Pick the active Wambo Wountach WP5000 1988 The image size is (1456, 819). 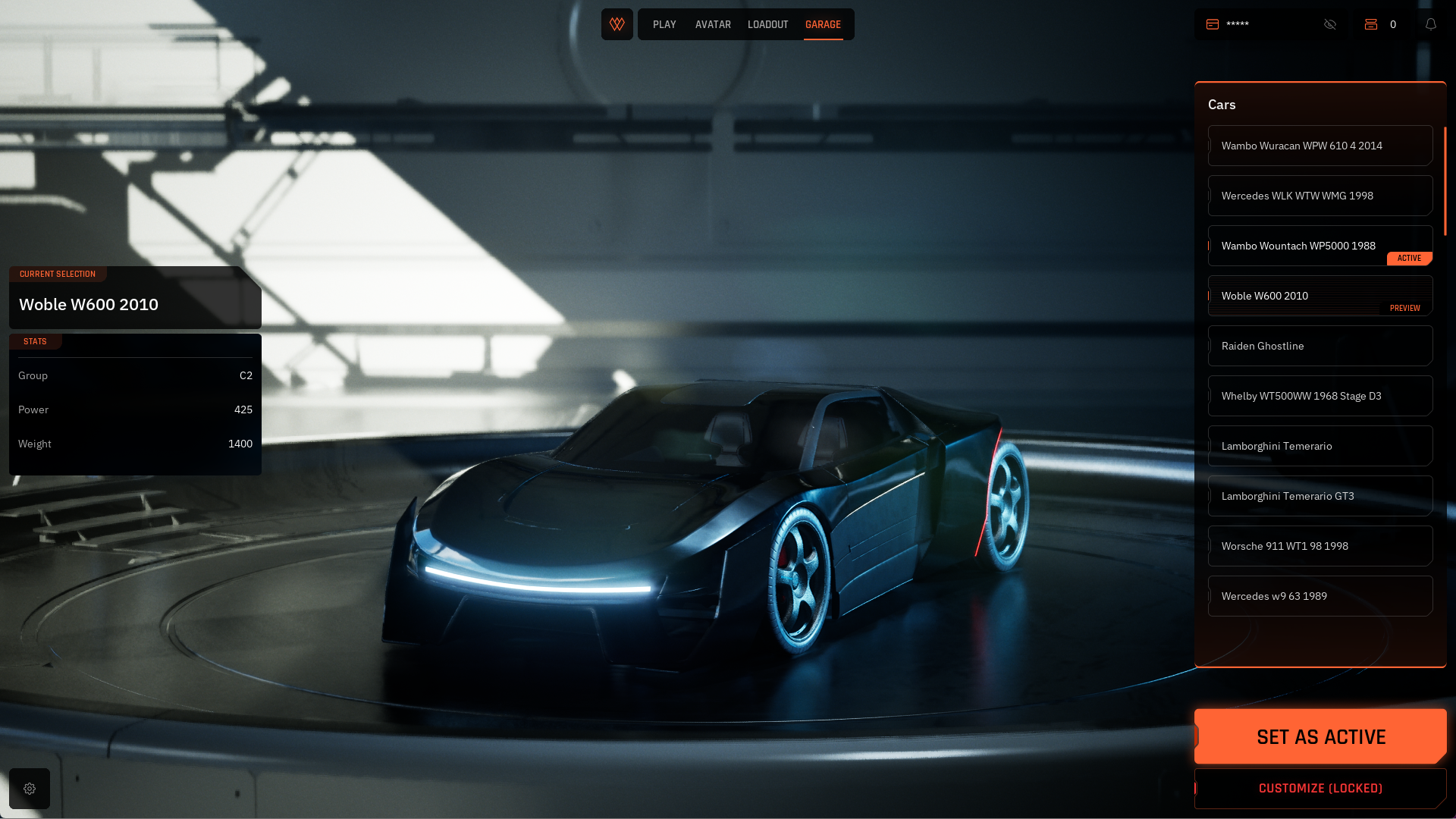point(1319,246)
